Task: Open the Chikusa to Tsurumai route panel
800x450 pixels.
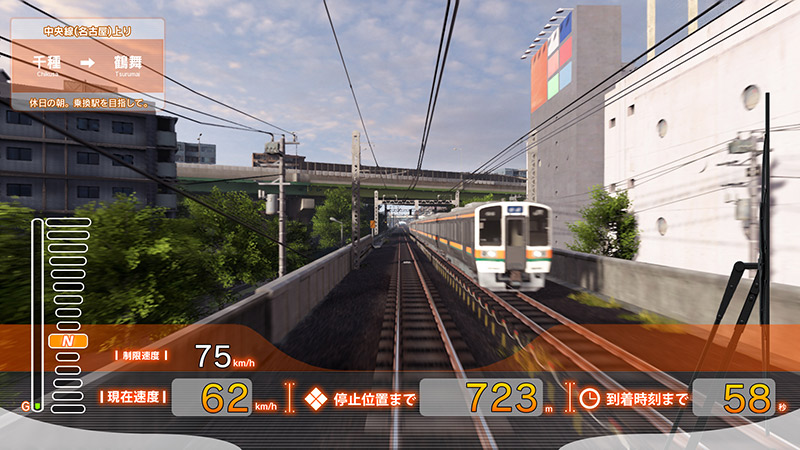Action: click(88, 62)
